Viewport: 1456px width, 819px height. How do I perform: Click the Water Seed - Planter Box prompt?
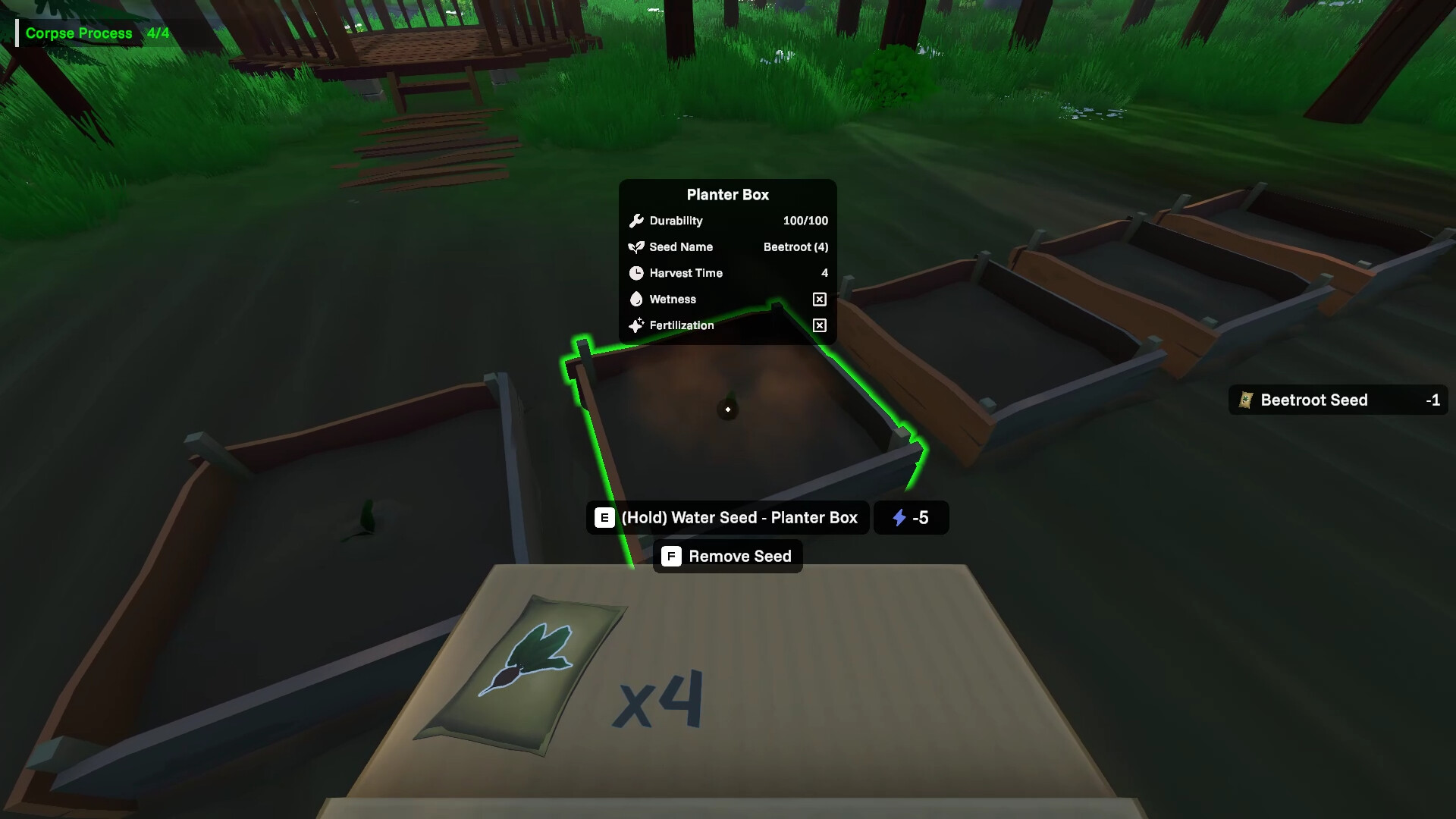point(739,517)
